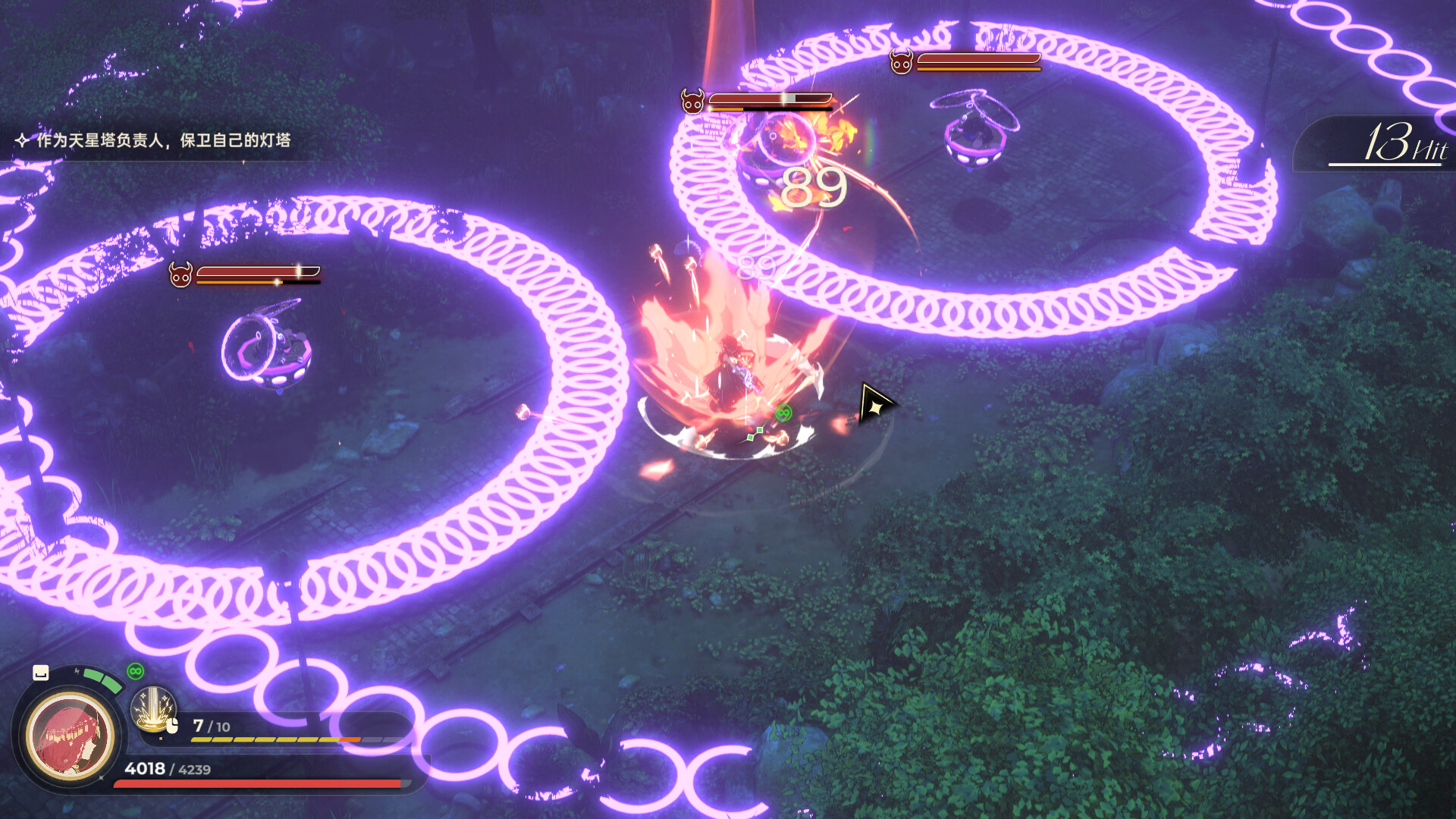Click the green infinity status icon

click(x=135, y=670)
